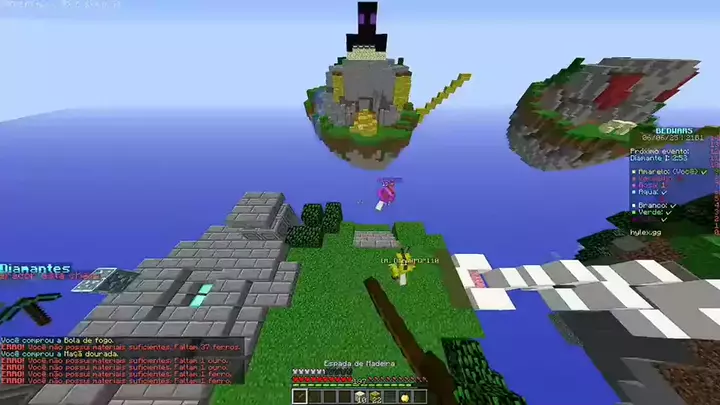This screenshot has width=720, height=405.
Task: Select the golden apple hotbar slot
Action: [x=404, y=396]
